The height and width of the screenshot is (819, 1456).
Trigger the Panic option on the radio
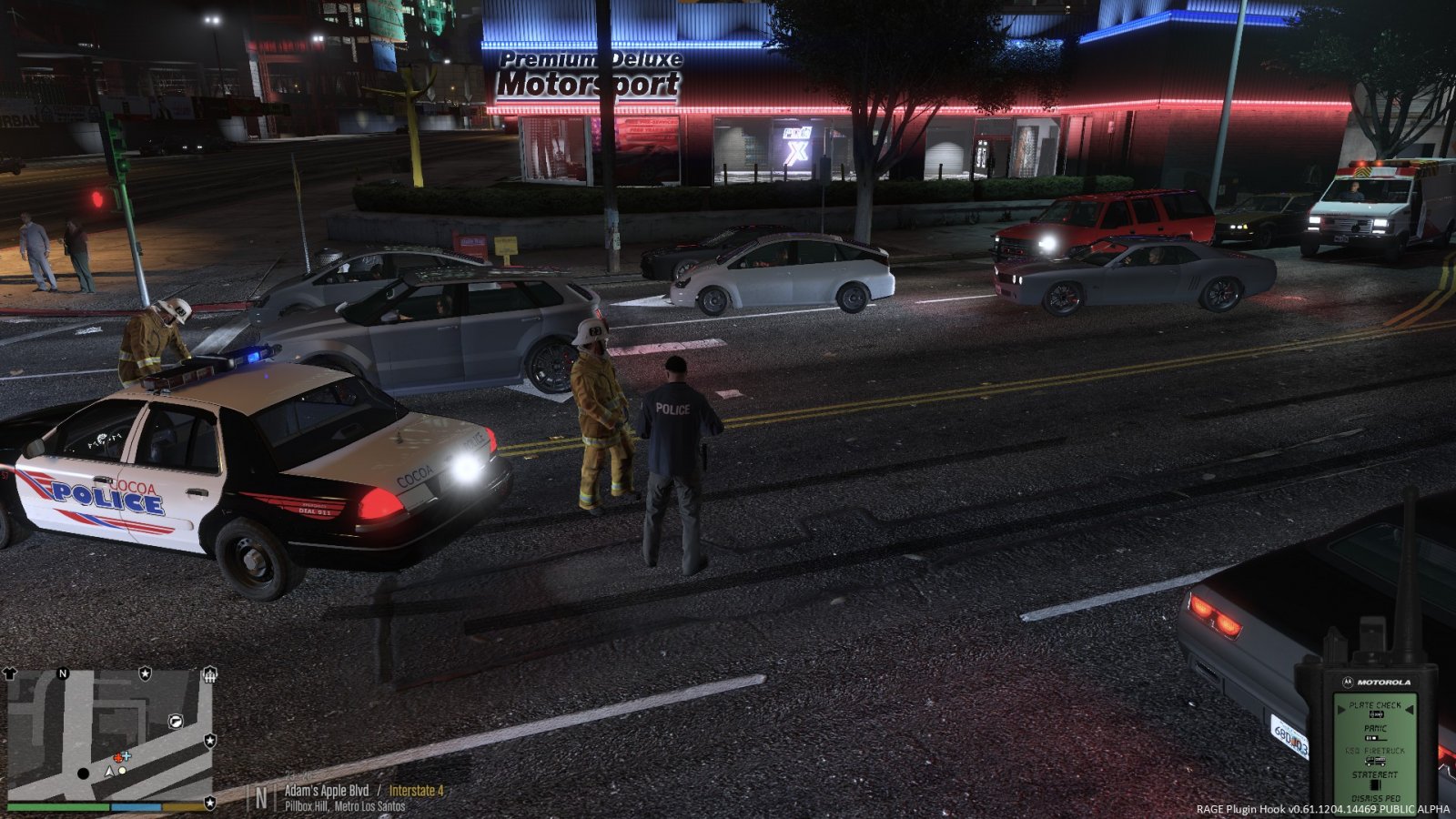[1375, 729]
